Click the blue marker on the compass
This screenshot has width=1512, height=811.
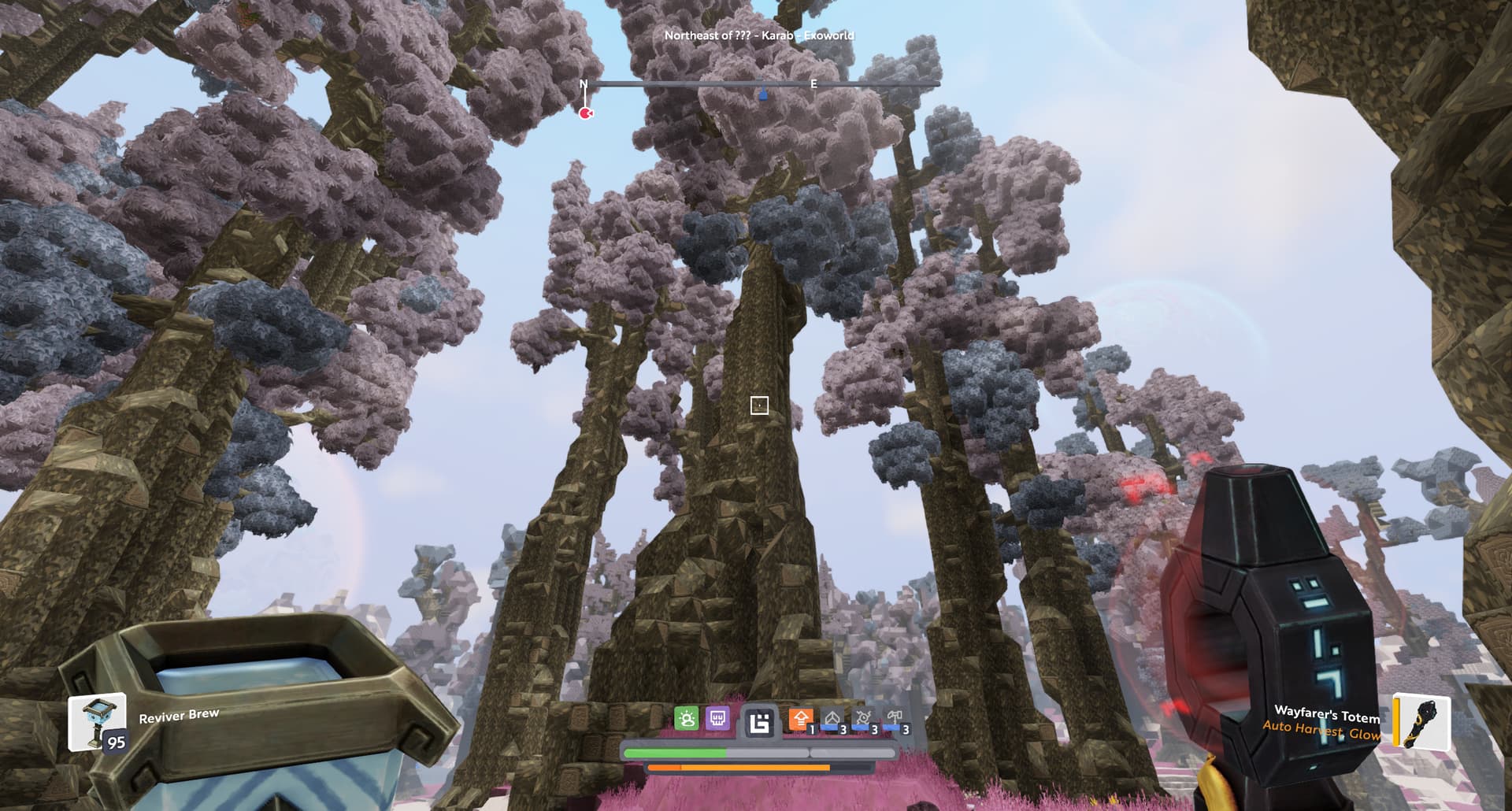tap(762, 95)
